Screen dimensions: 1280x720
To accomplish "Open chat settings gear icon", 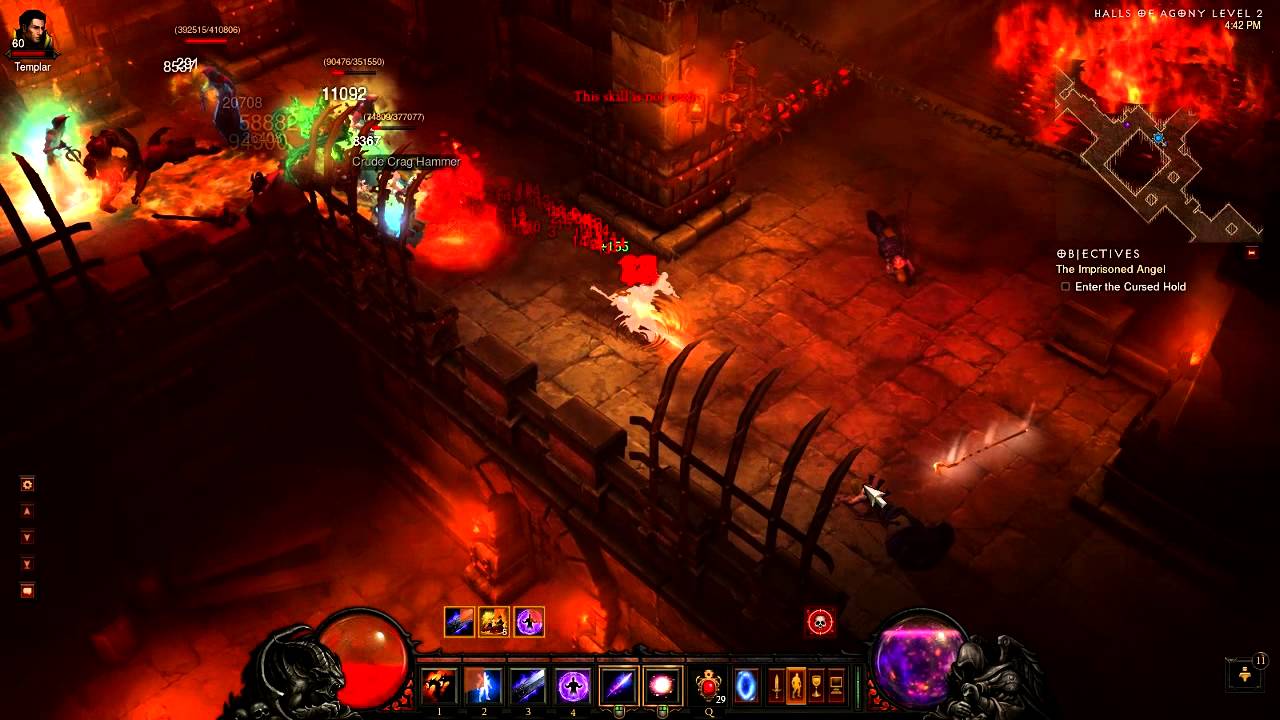I will (27, 485).
